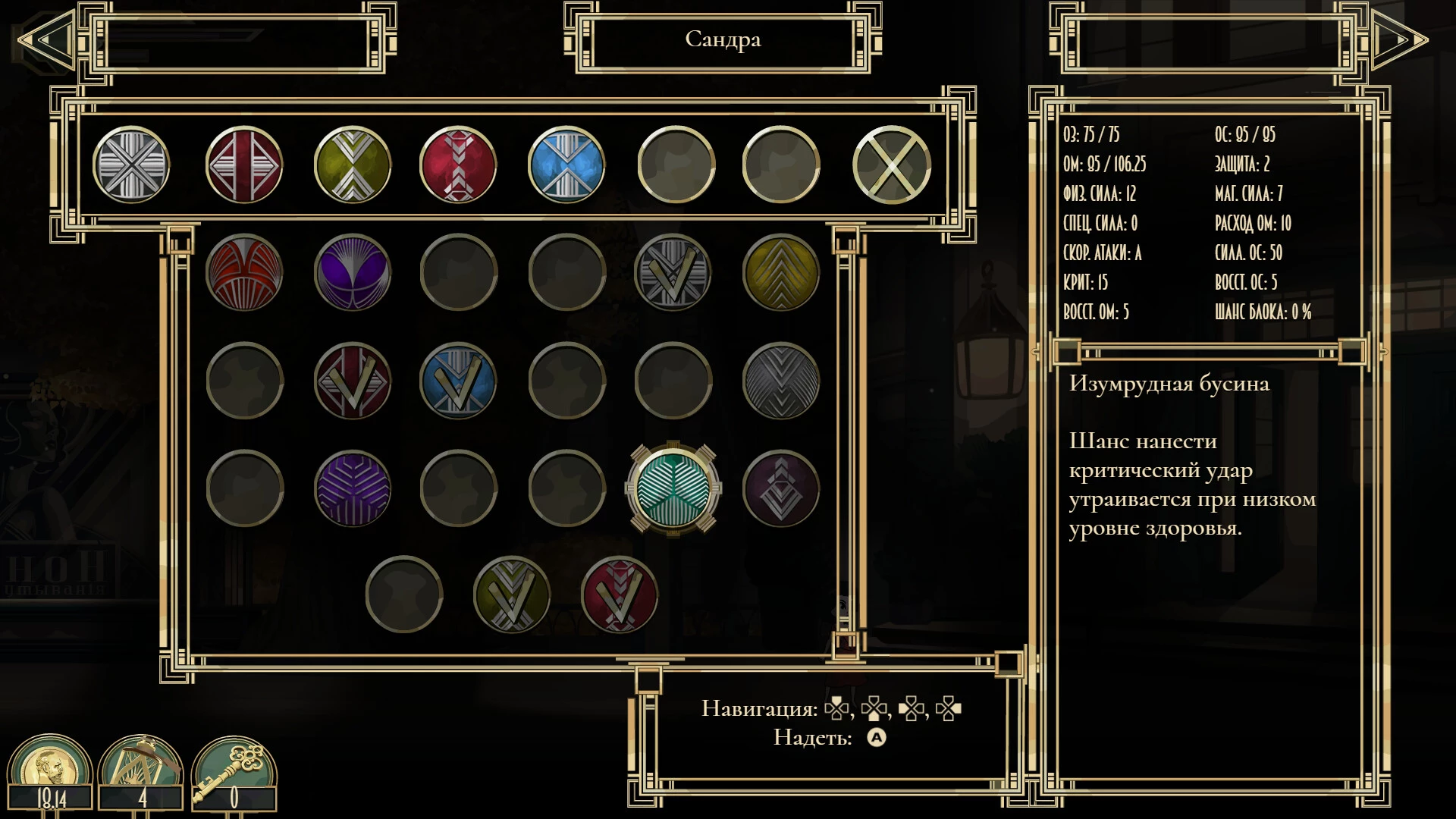The width and height of the screenshot is (1456, 819).
Task: Select the equipped blue X-pattern bead
Action: [566, 165]
